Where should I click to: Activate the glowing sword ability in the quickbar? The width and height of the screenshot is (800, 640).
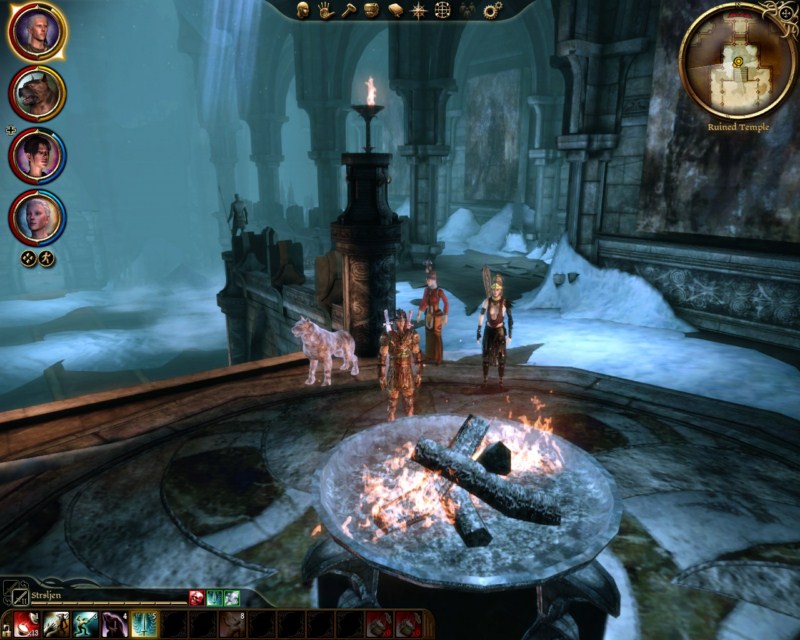143,625
